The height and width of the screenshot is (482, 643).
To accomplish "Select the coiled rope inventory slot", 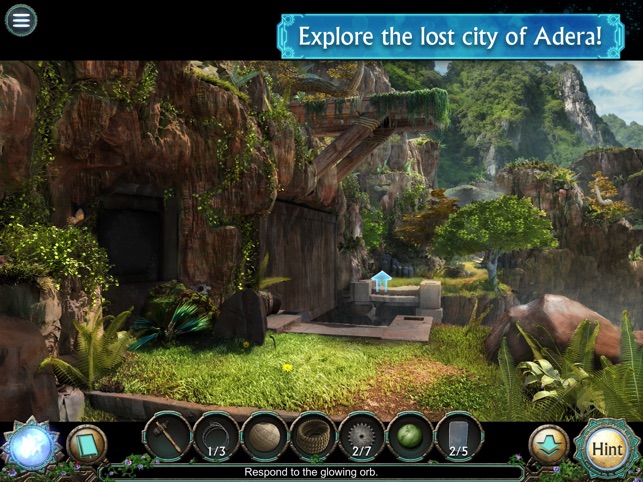I will pos(313,436).
